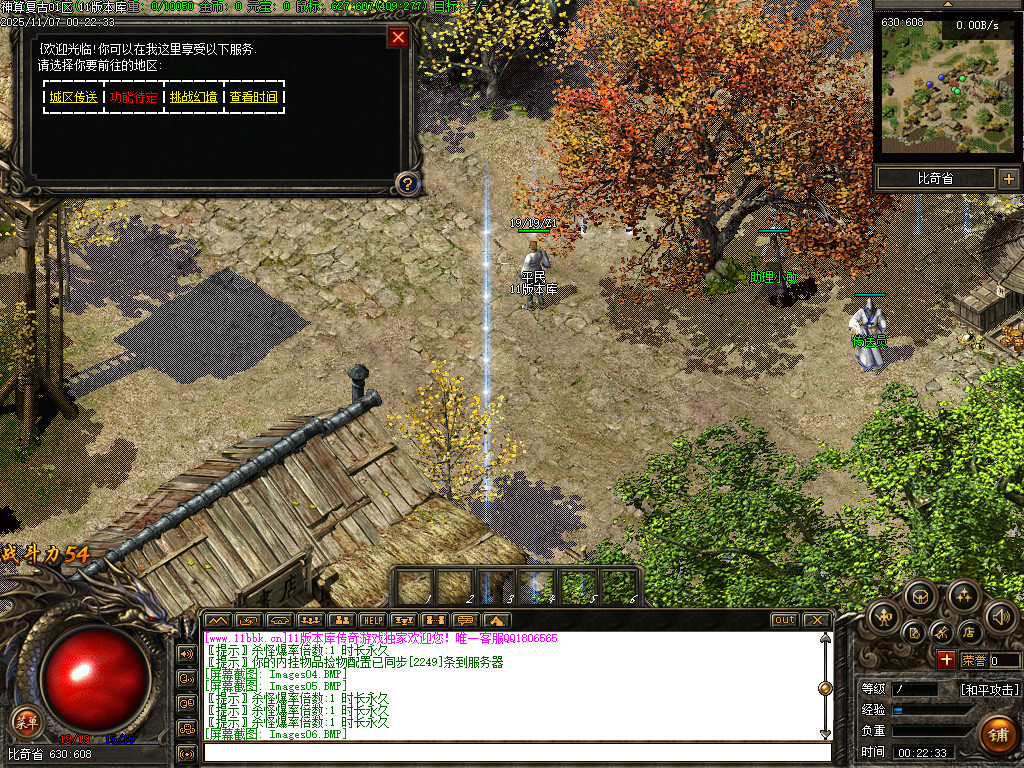Close the chat panel with its X button
1024x768 pixels.
(816, 620)
